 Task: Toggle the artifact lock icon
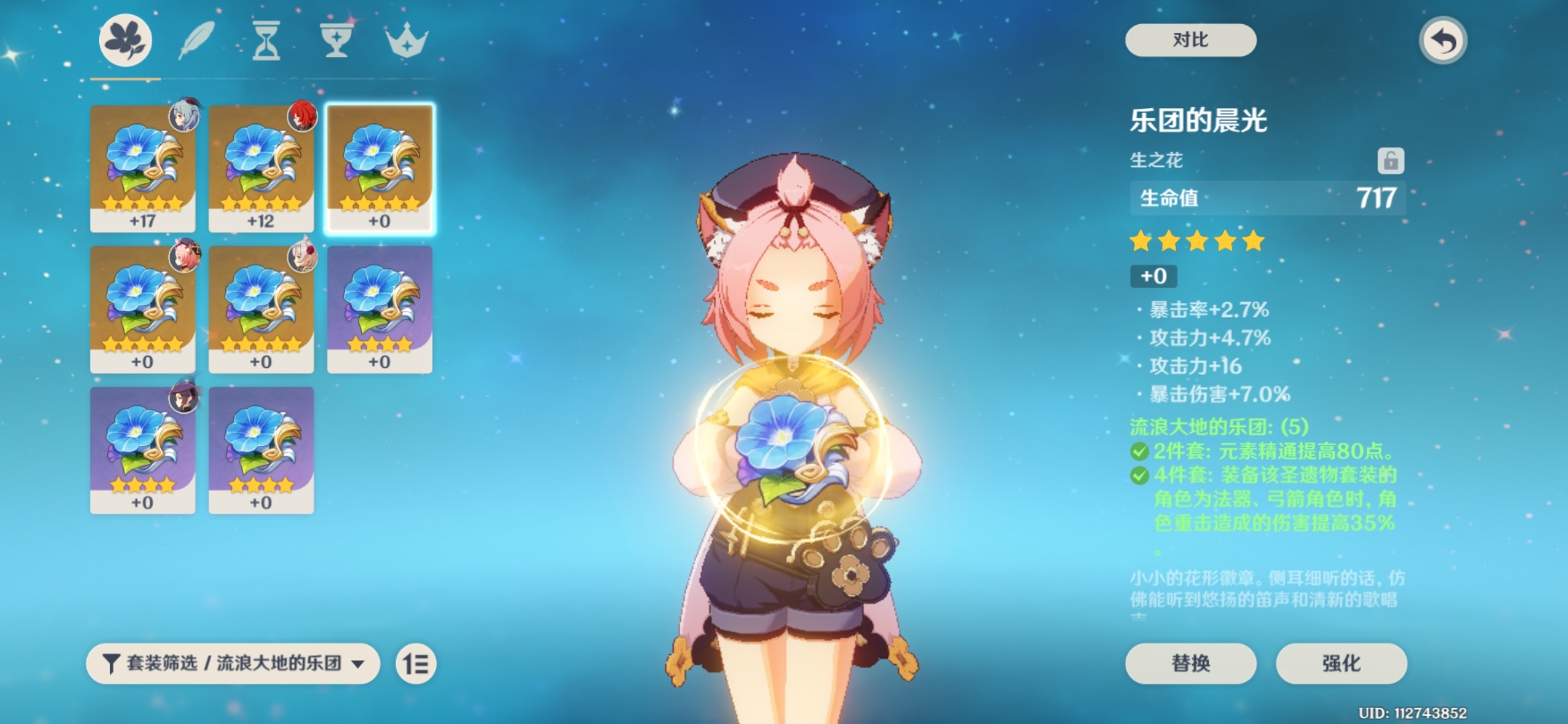pos(1390,161)
